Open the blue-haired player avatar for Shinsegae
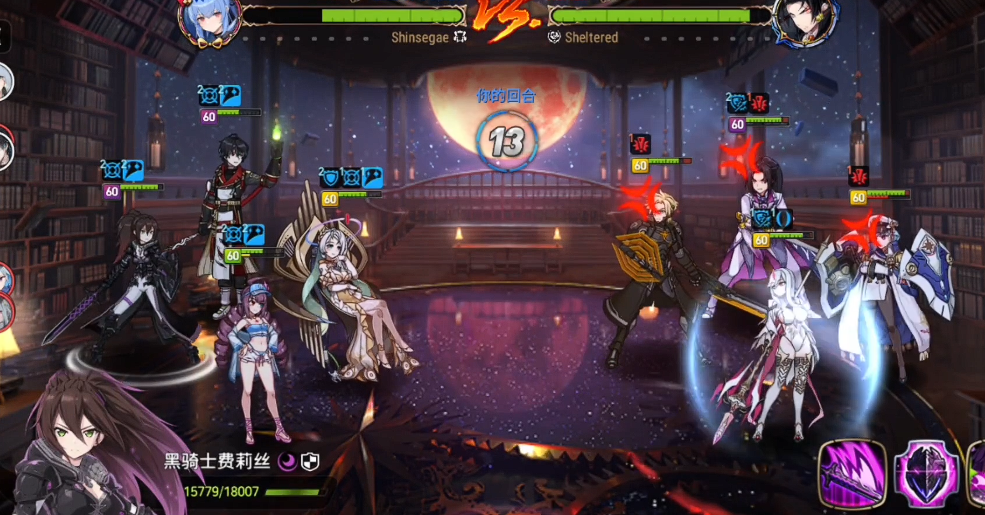985x515 pixels. pyautogui.click(x=209, y=21)
